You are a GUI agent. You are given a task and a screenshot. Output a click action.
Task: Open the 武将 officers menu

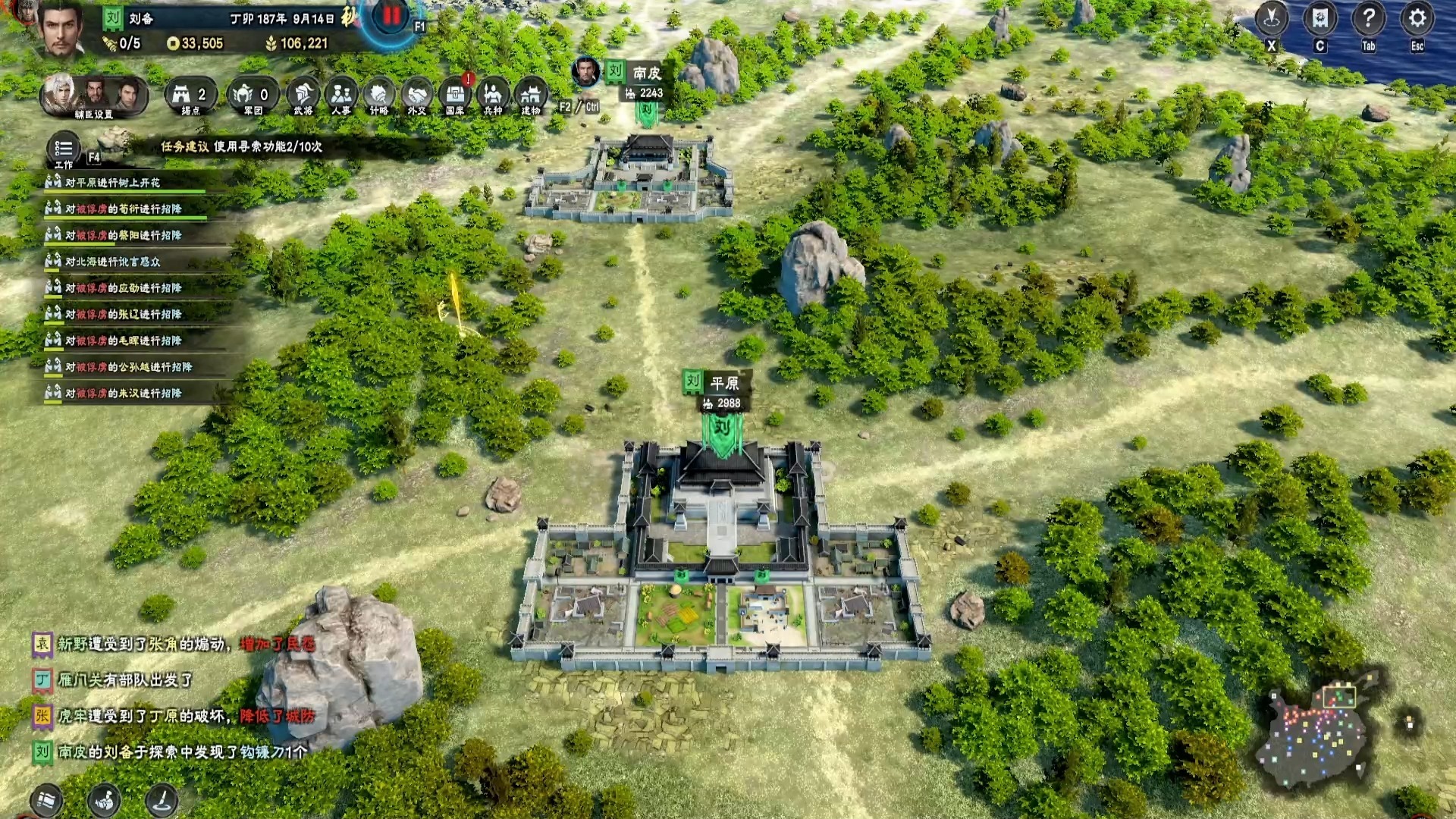click(303, 96)
